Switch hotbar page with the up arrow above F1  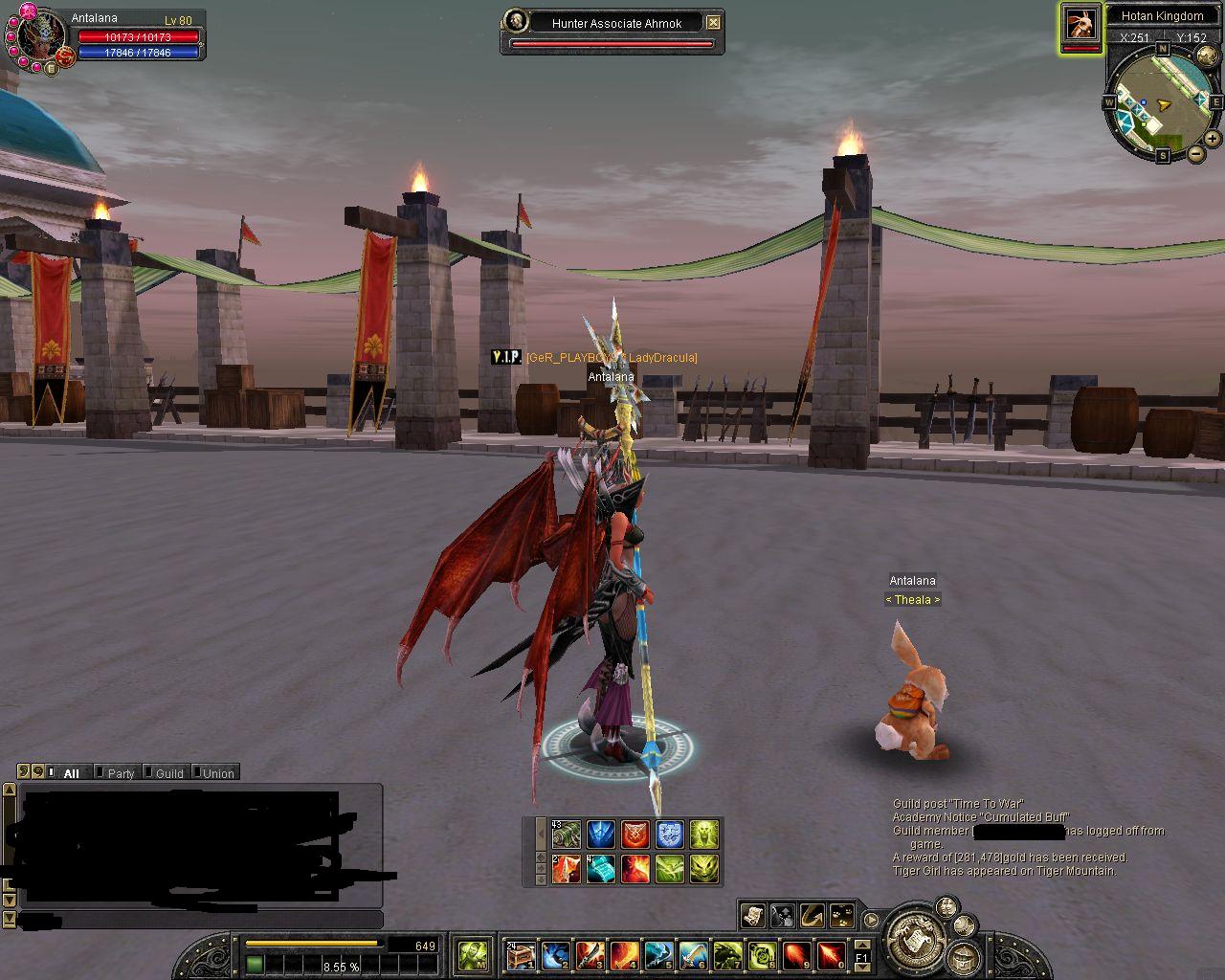pos(861,944)
